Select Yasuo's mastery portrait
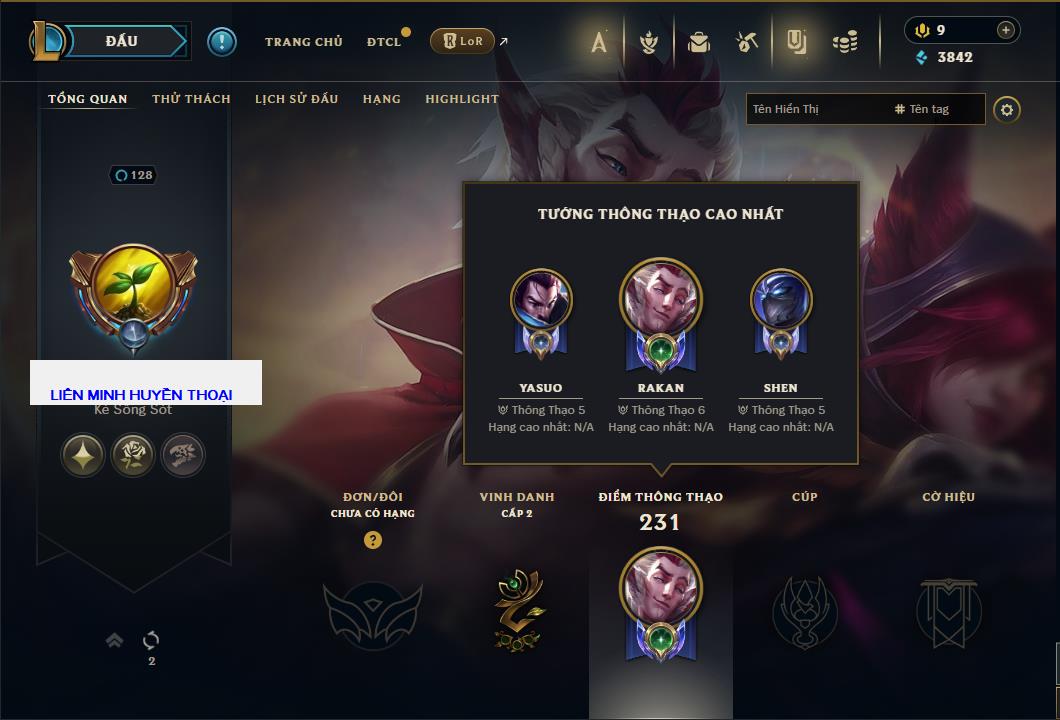This screenshot has width=1060, height=720. coord(541,301)
